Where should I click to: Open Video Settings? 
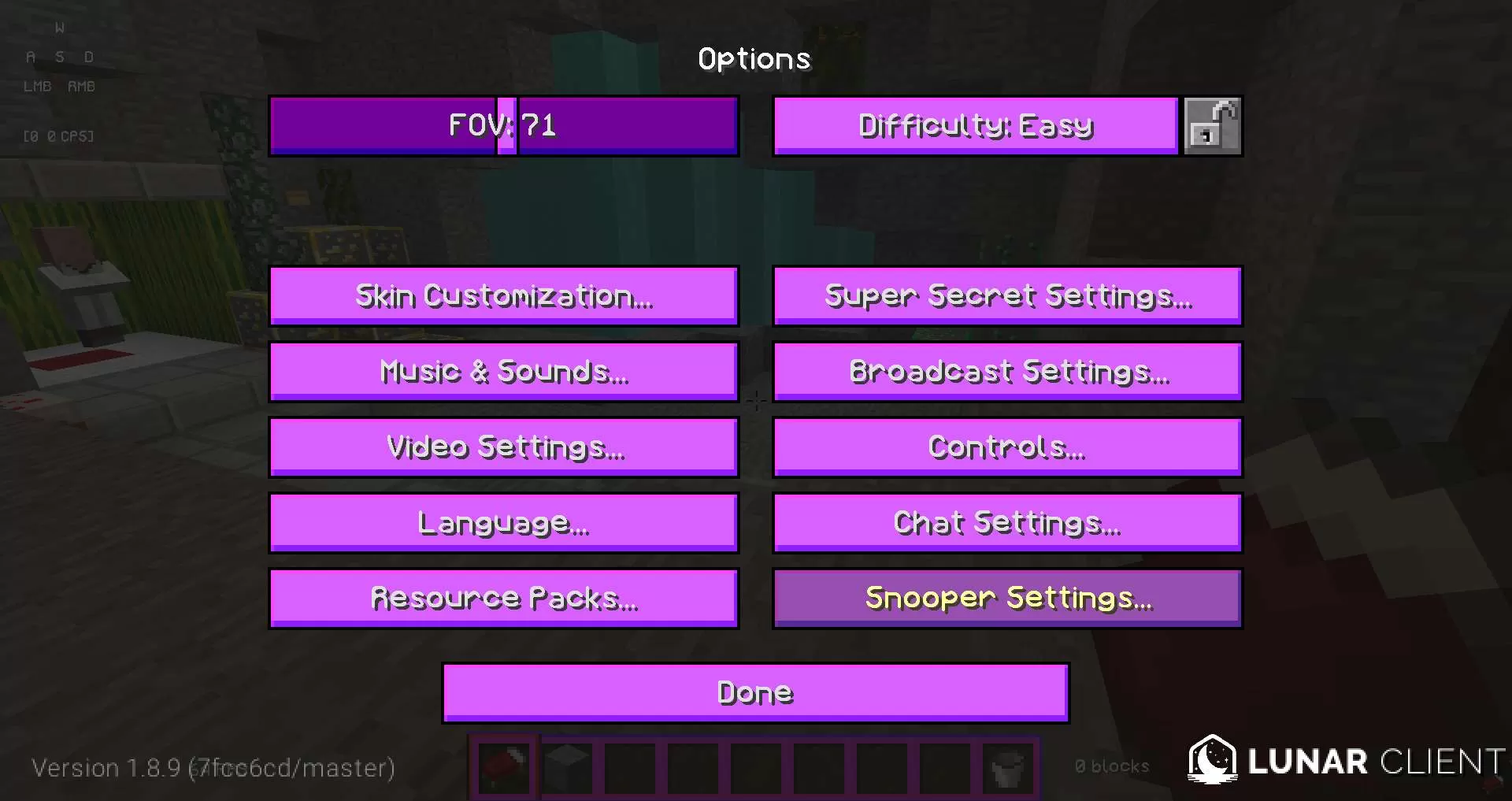click(504, 447)
